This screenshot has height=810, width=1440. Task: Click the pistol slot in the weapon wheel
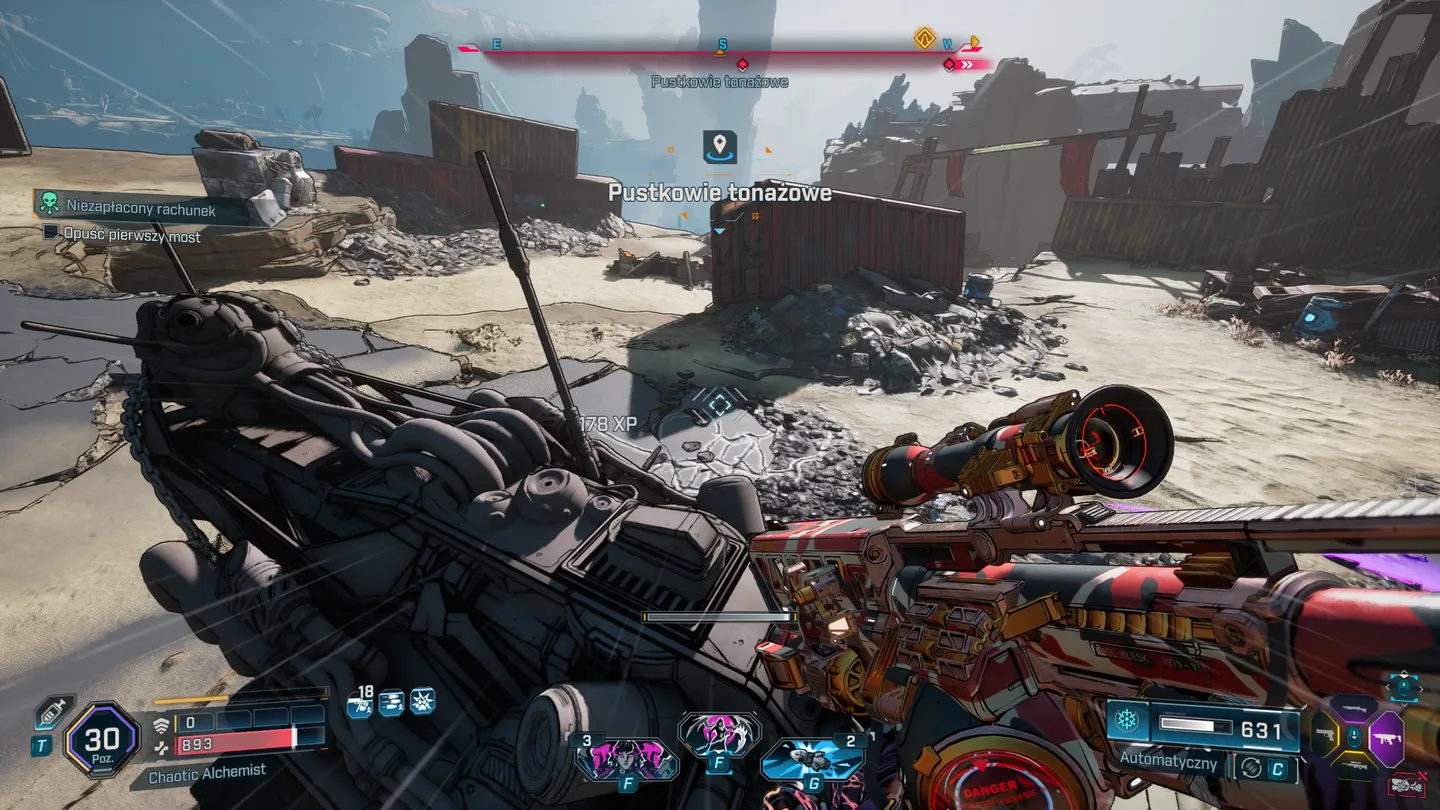1325,734
